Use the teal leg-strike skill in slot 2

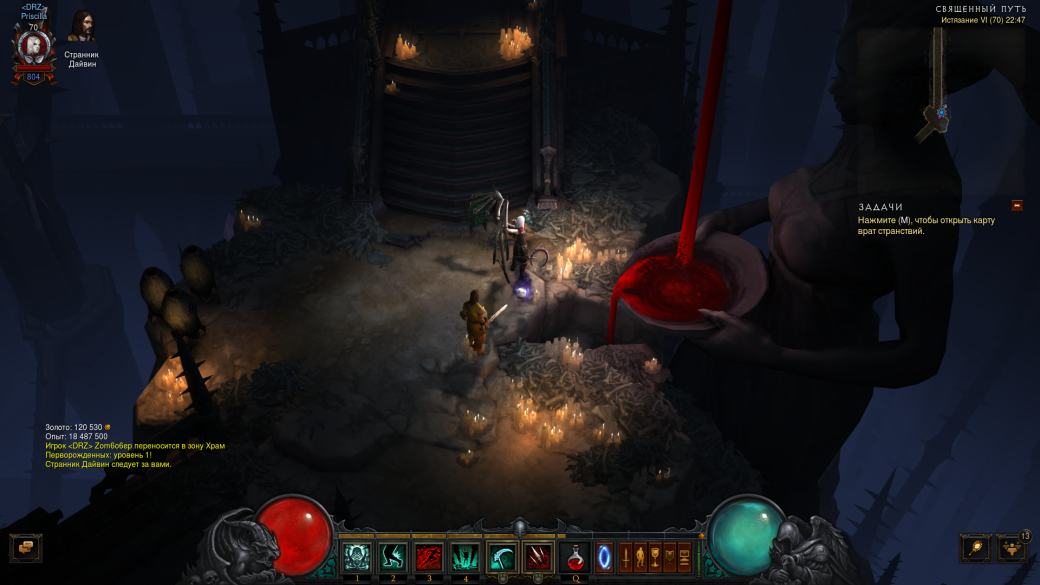pos(393,556)
